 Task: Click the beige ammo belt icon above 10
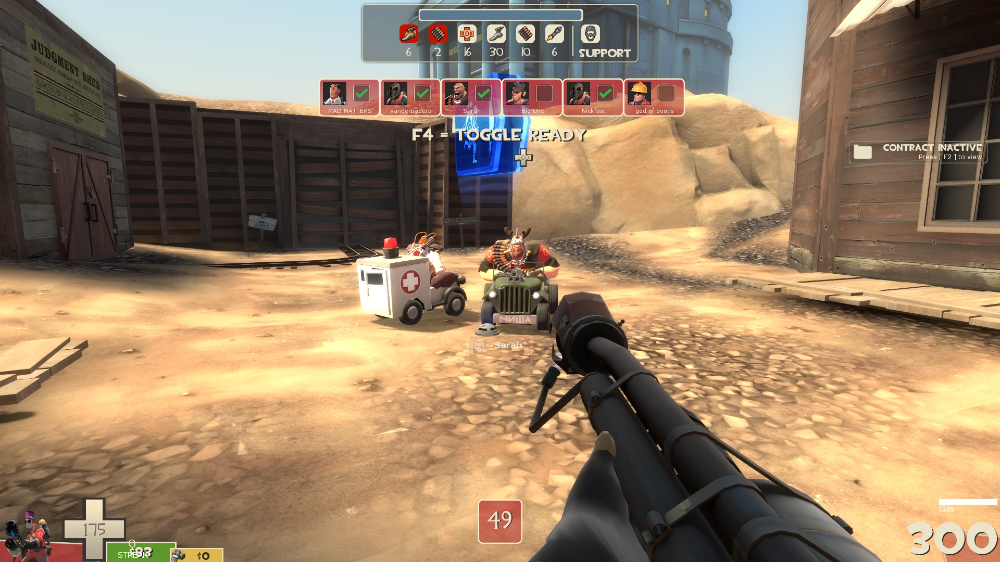525,34
